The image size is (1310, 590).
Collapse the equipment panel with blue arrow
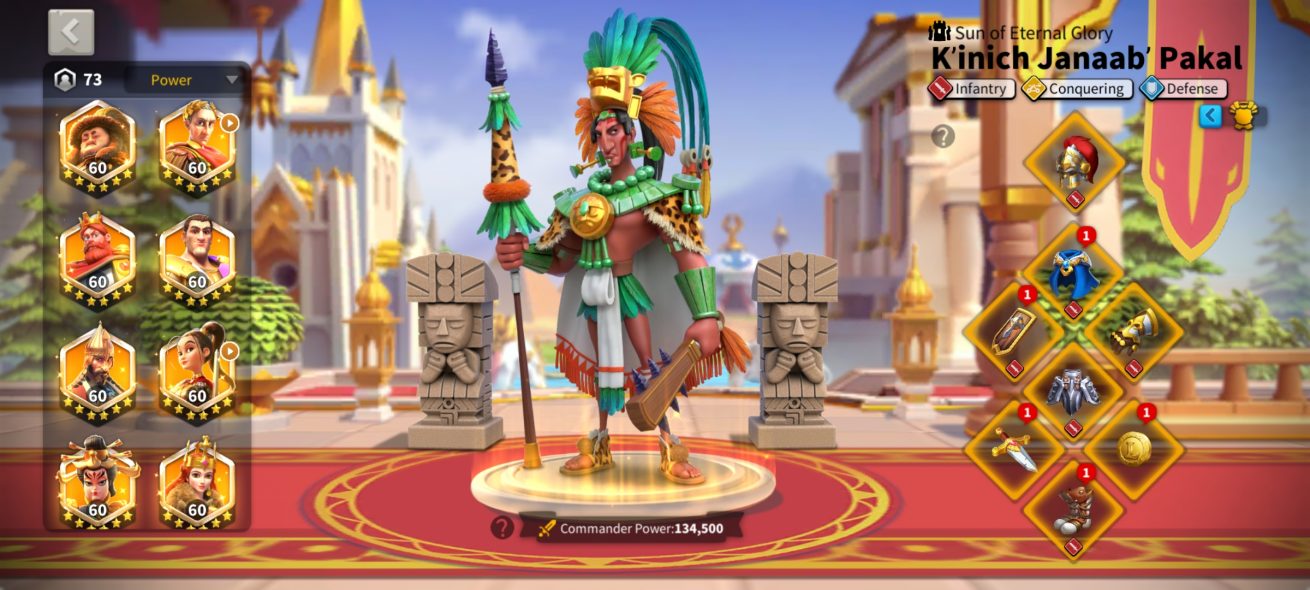pyautogui.click(x=1211, y=116)
